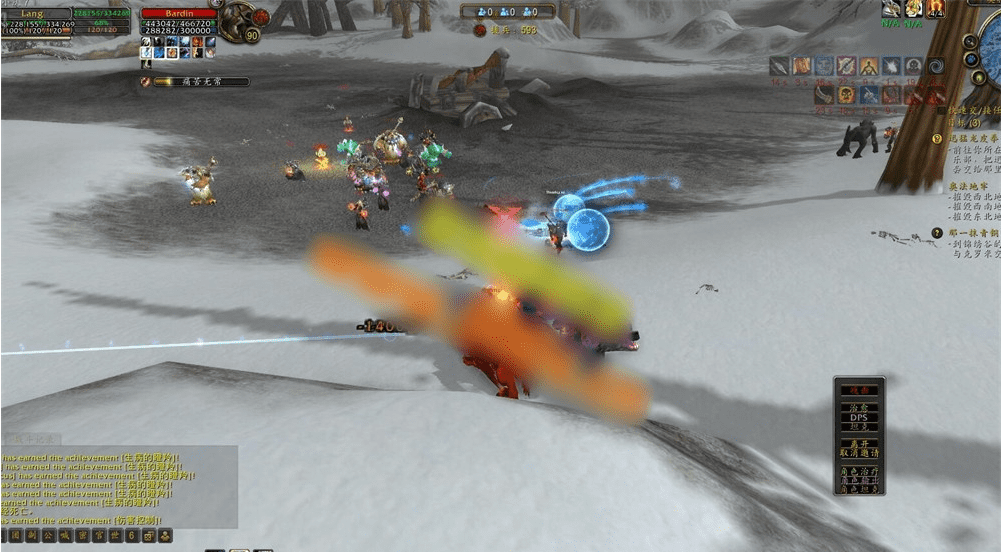The height and width of the screenshot is (552, 1001).
Task: Click the 痛苦无常 cast bar on target
Action: point(200,82)
